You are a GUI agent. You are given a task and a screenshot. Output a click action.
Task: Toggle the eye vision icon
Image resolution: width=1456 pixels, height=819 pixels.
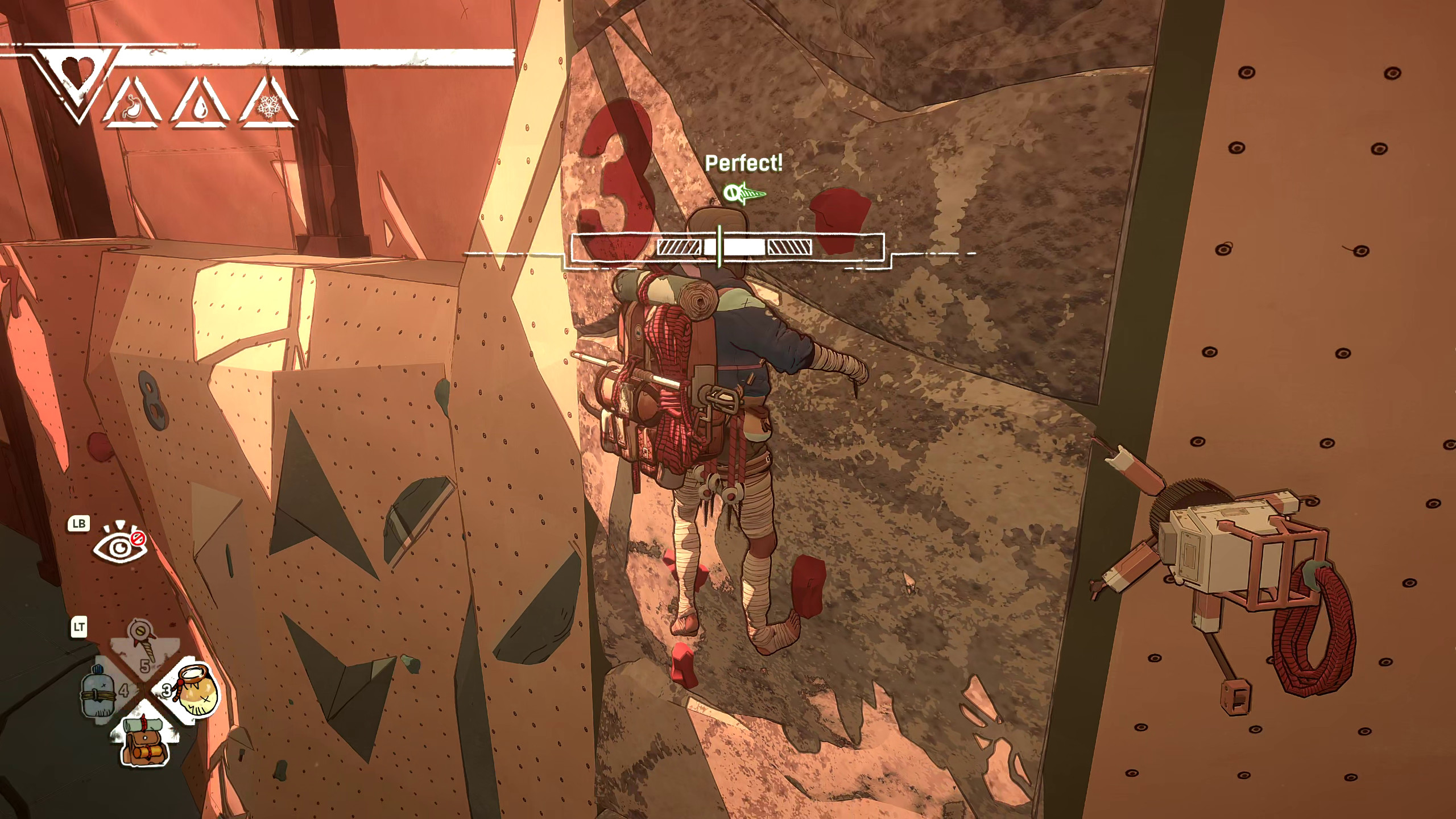coord(119,547)
